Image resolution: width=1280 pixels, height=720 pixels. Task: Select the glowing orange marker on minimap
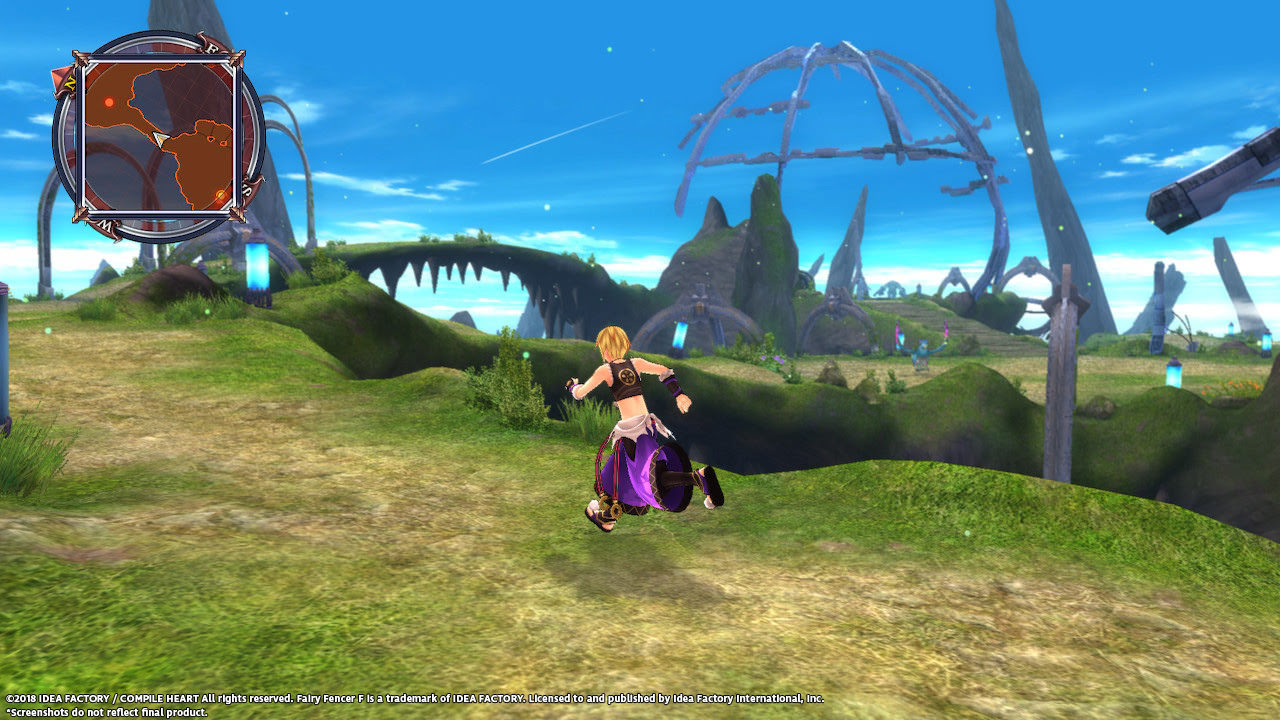tap(220, 193)
